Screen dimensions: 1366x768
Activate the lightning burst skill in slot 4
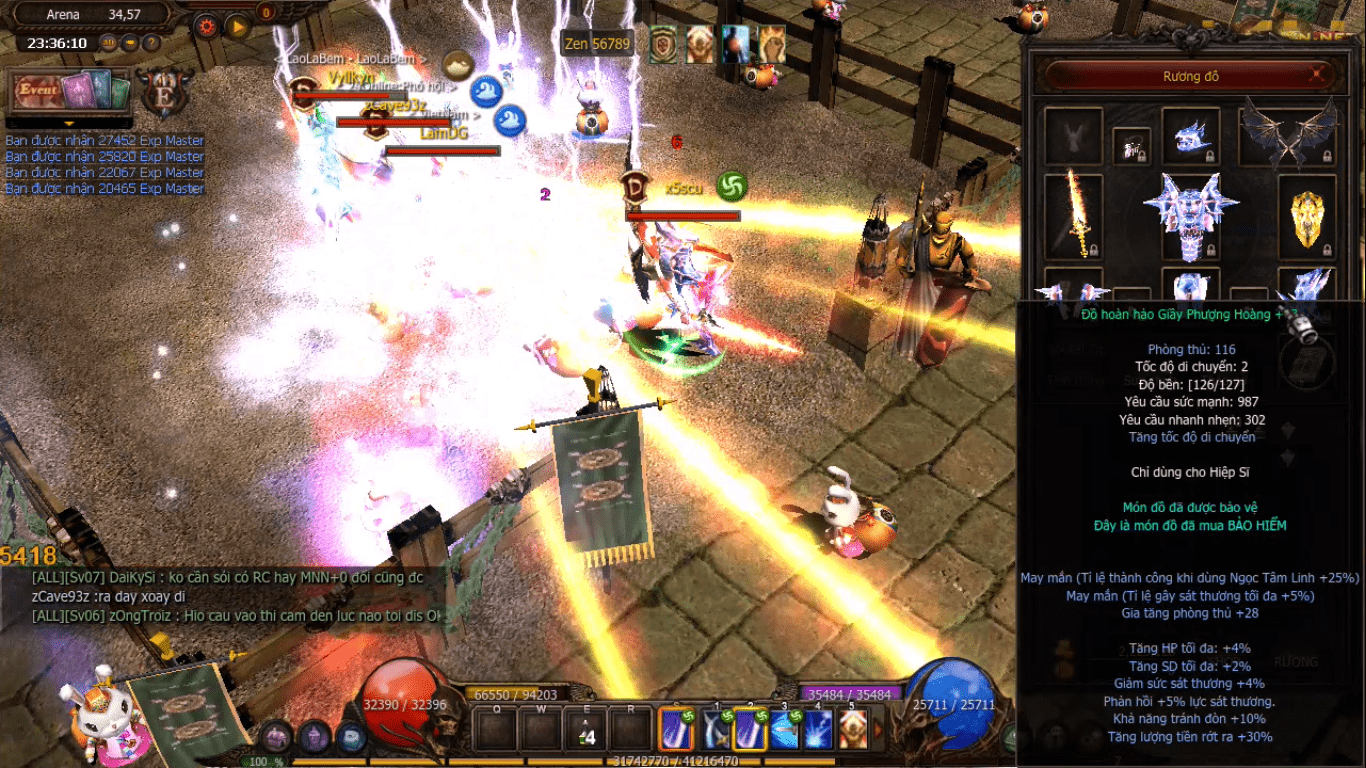pyautogui.click(x=818, y=729)
